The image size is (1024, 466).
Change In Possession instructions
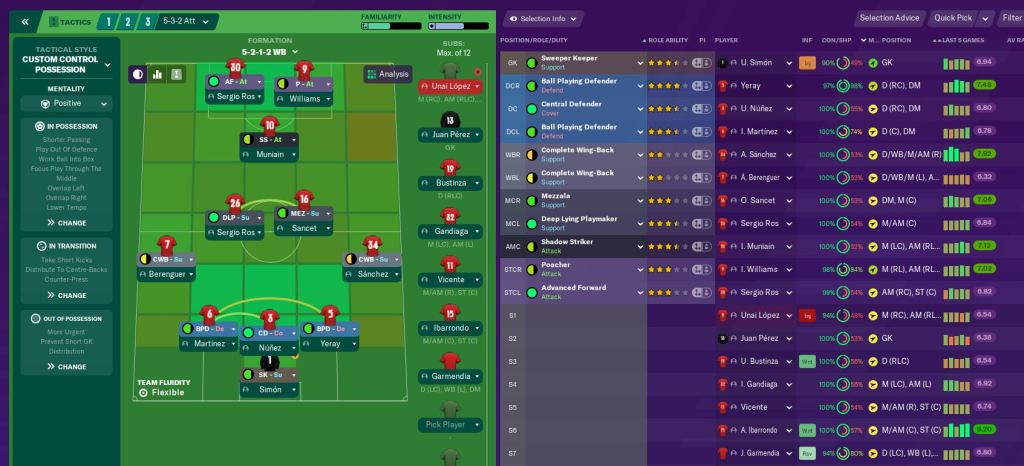pos(66,223)
